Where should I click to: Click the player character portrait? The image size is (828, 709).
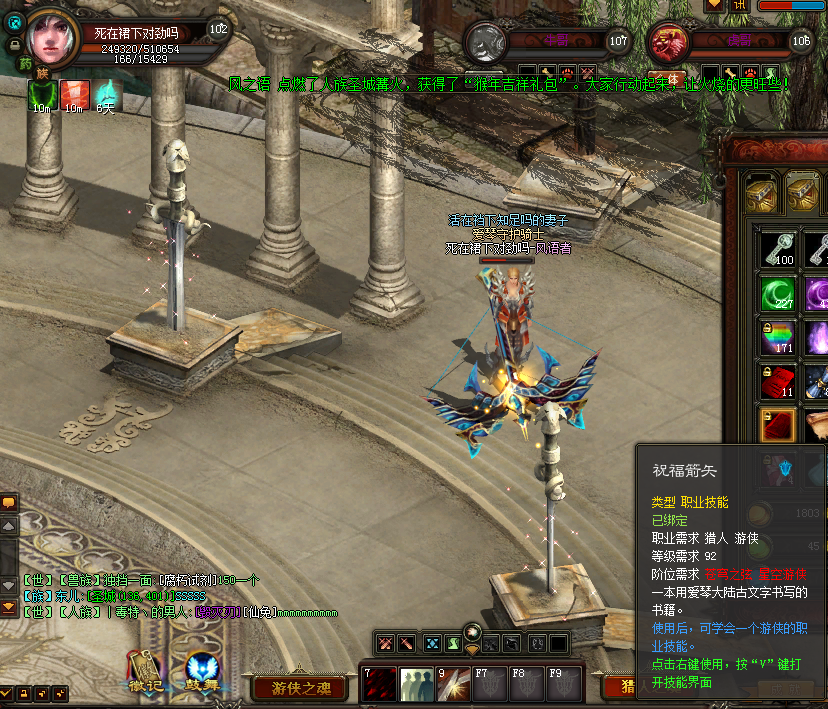(x=50, y=35)
